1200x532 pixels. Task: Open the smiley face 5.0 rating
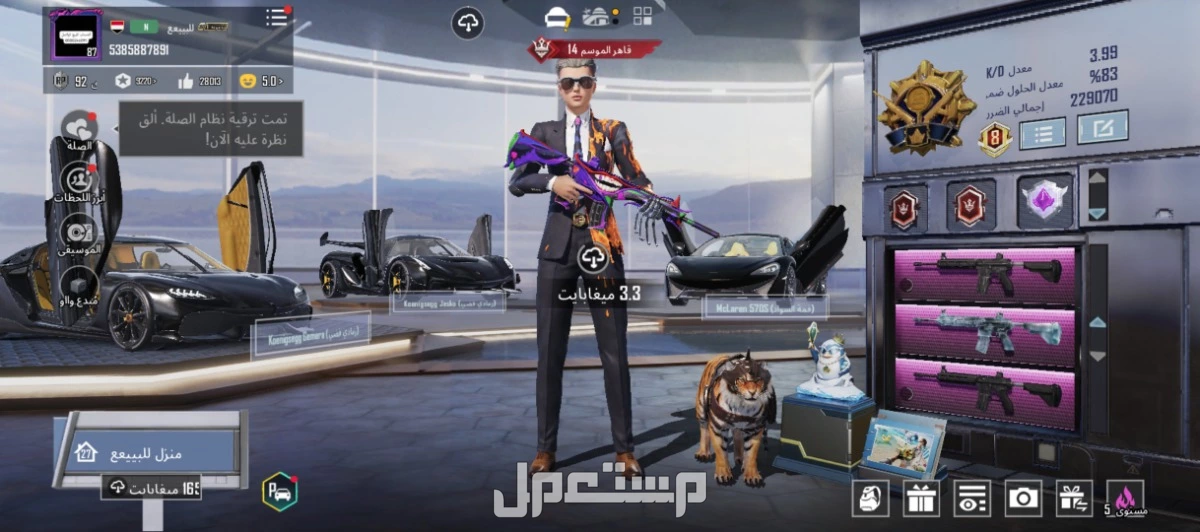261,81
